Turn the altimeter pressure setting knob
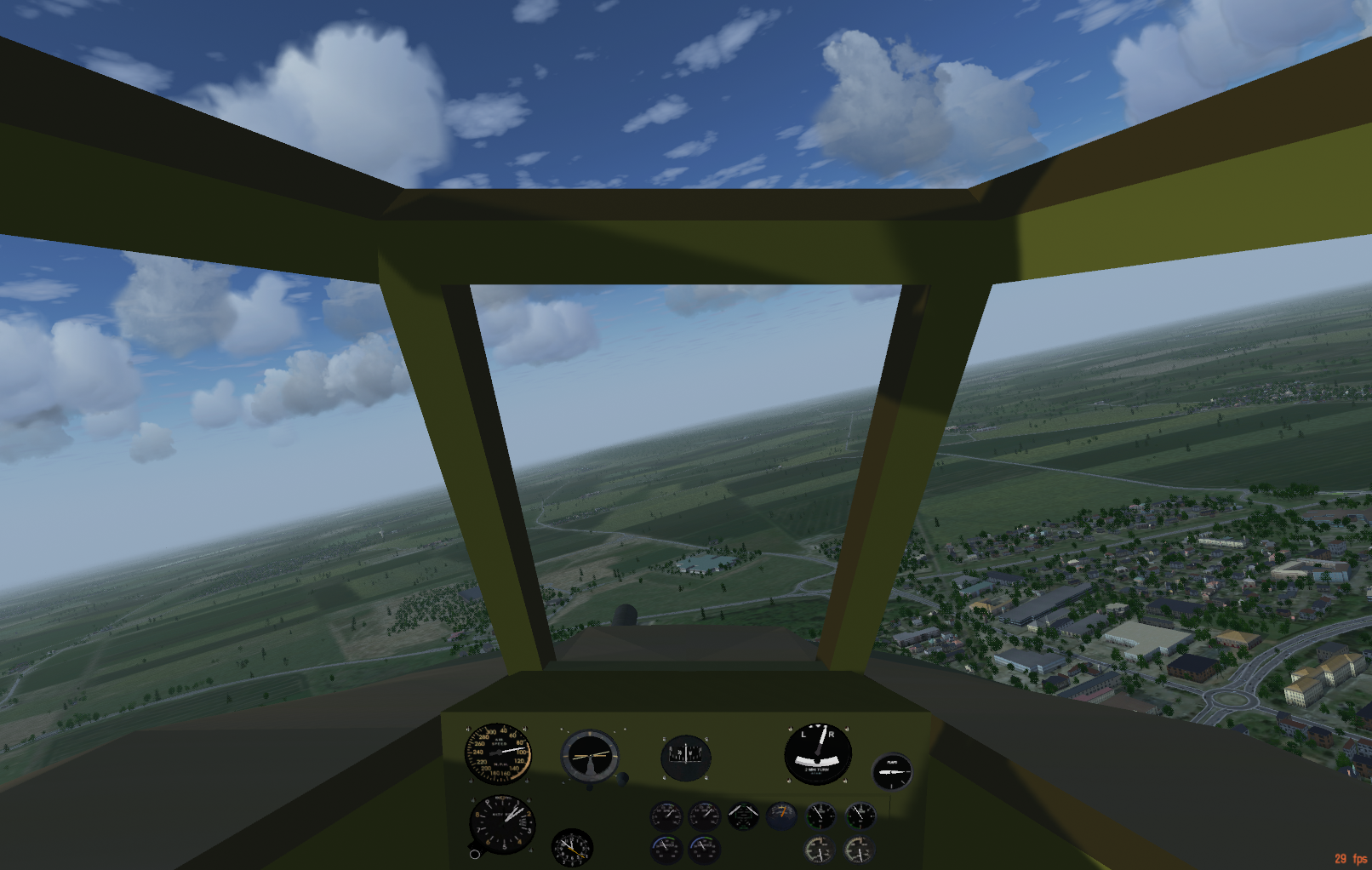The width and height of the screenshot is (1372, 870). [475, 854]
